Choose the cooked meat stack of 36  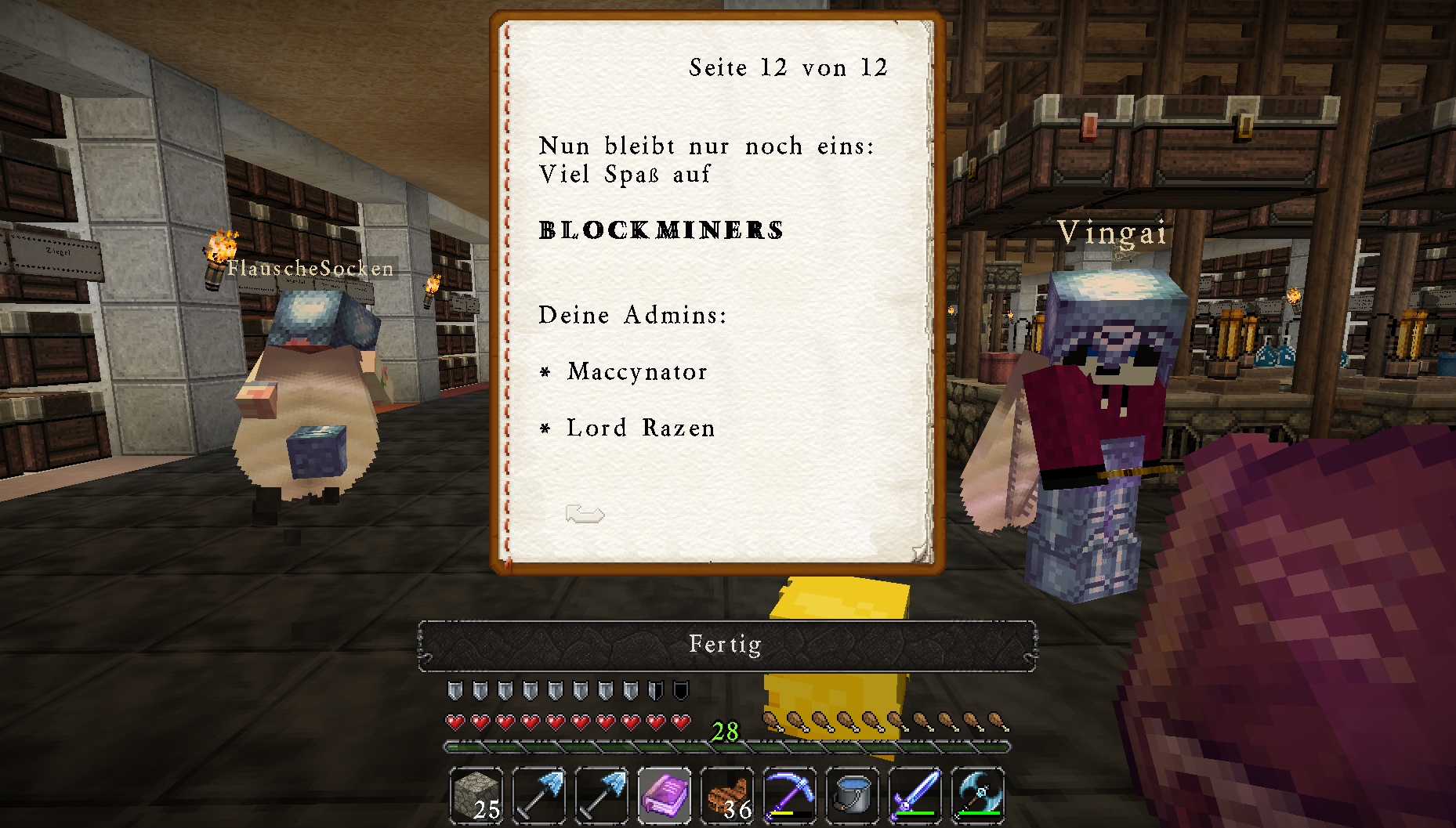coord(727,795)
